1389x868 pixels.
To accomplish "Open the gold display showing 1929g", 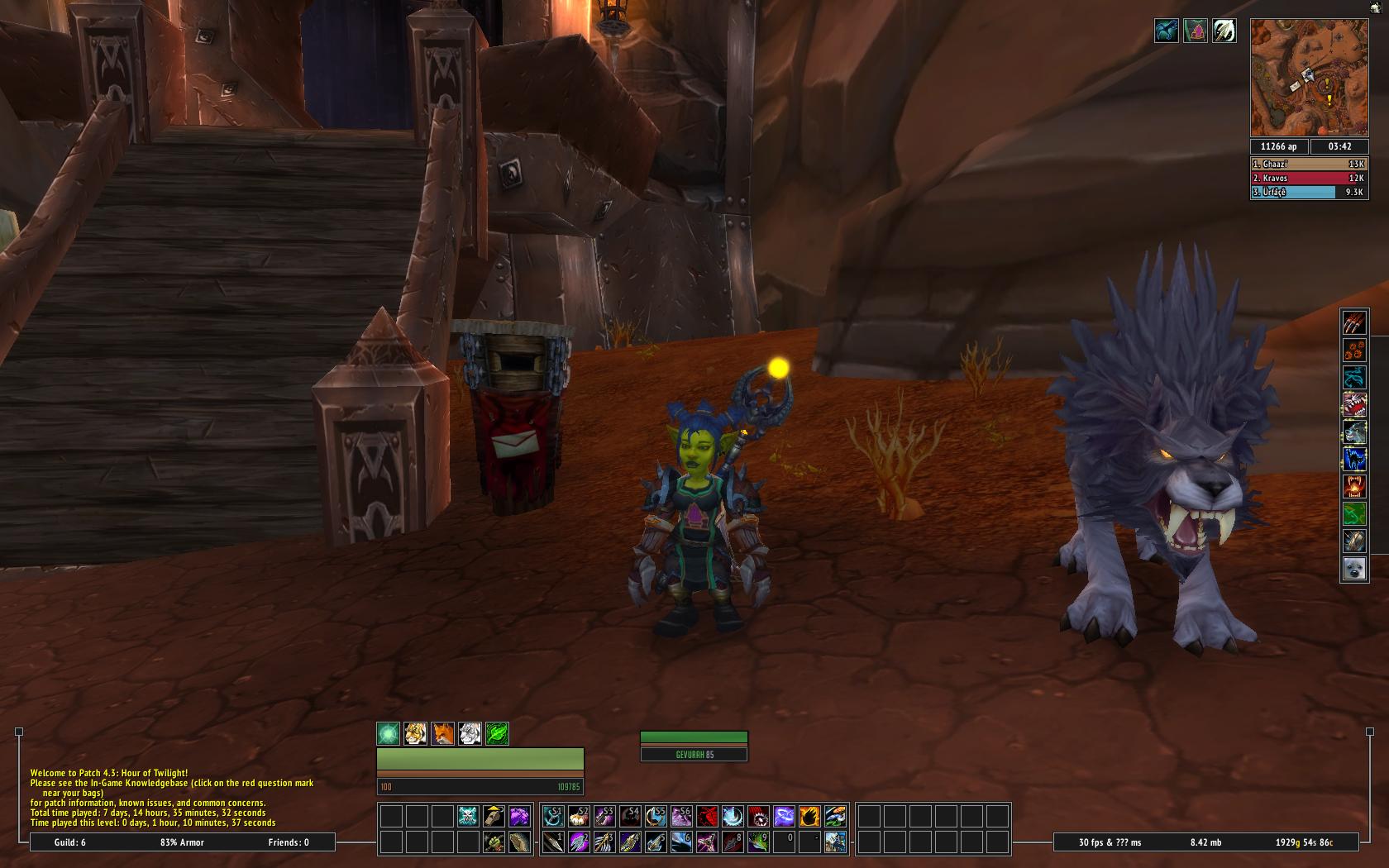I will pyautogui.click(x=1304, y=842).
